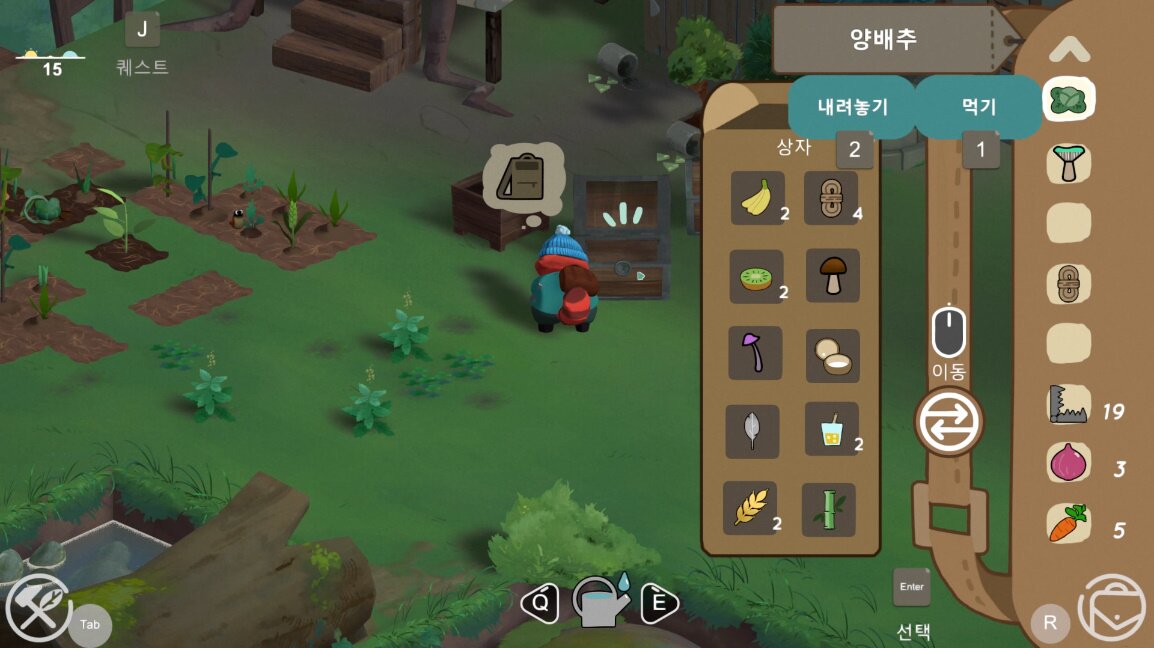Select the teal mushroom in the backpack
The width and height of the screenshot is (1154, 648).
click(1068, 162)
